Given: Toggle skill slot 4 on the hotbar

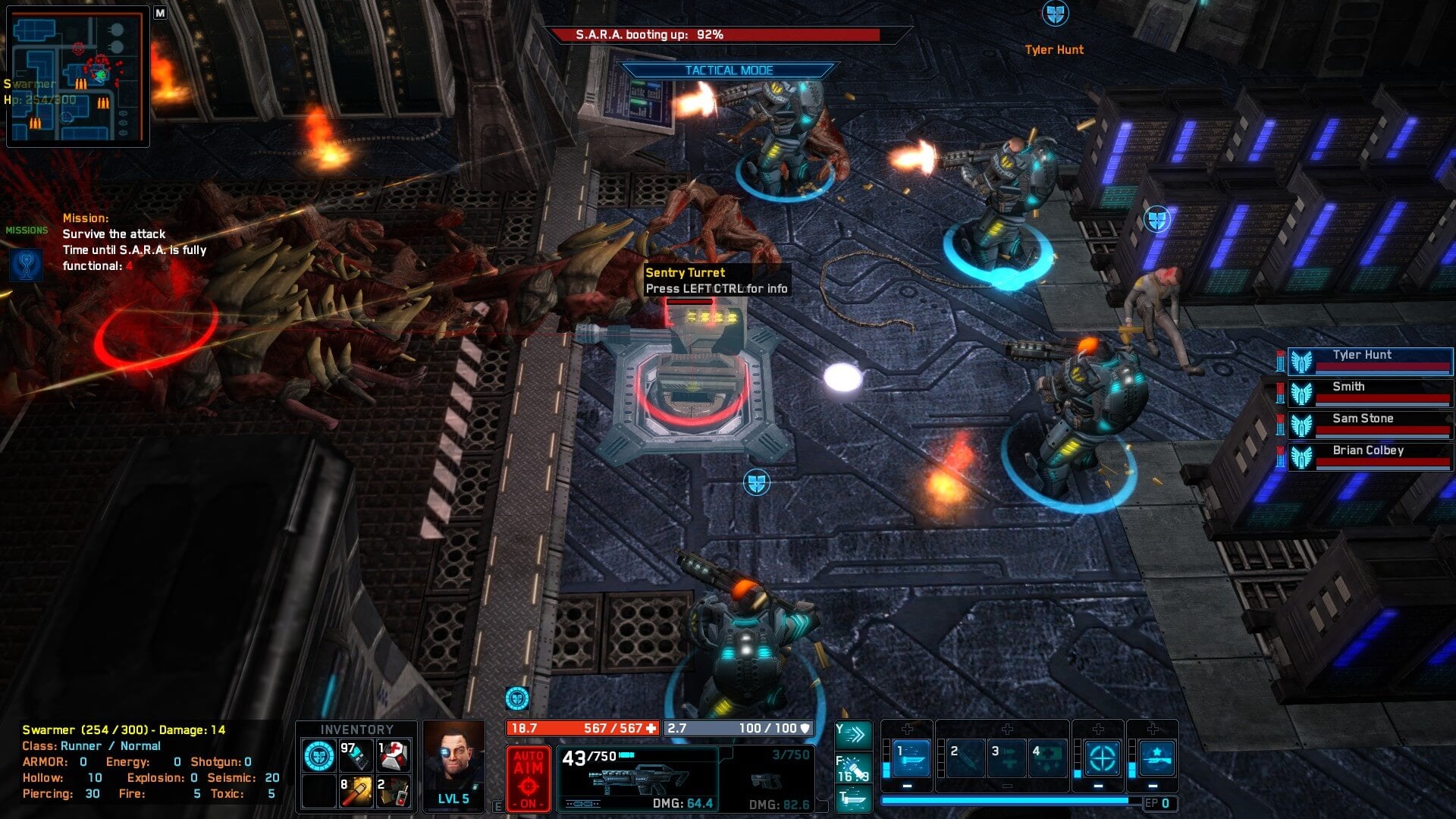Looking at the screenshot, I should 1048,757.
